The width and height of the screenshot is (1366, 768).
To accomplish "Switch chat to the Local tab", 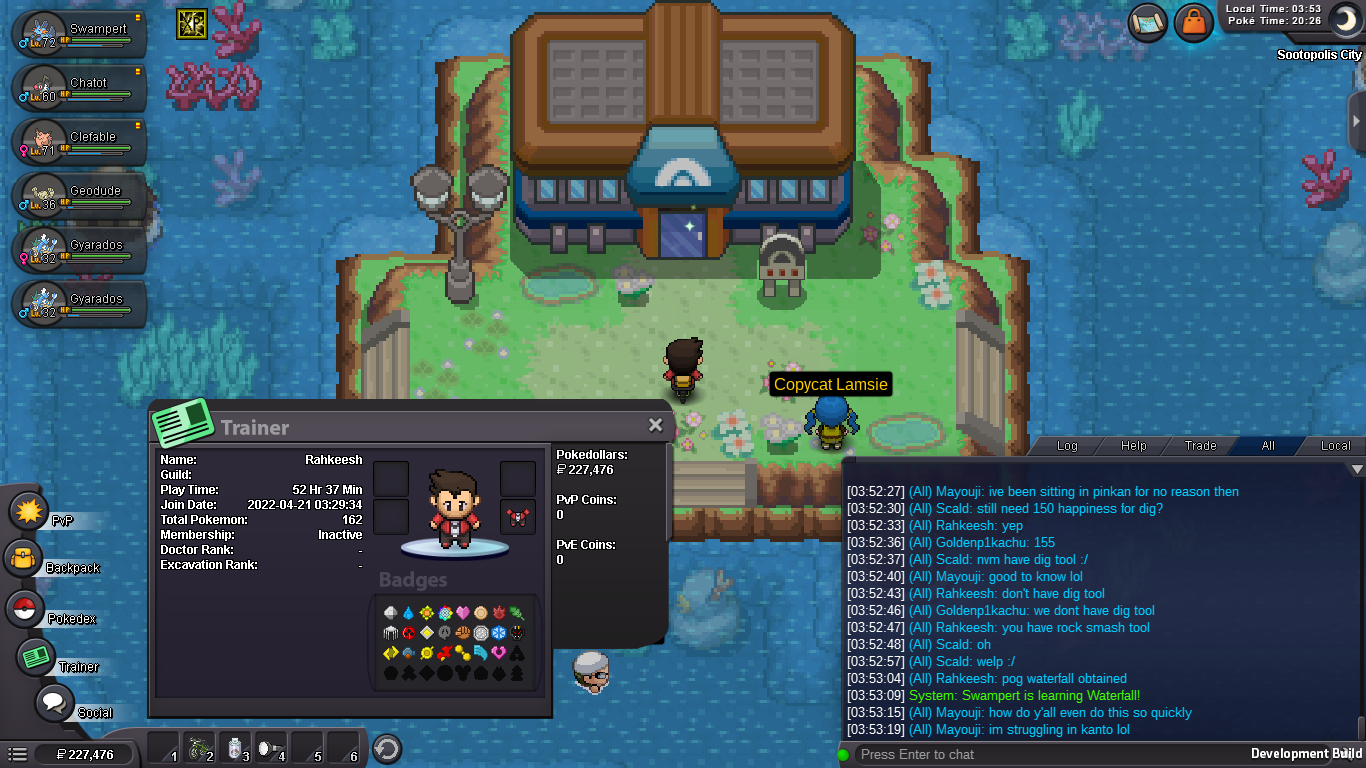I will tap(1335, 446).
